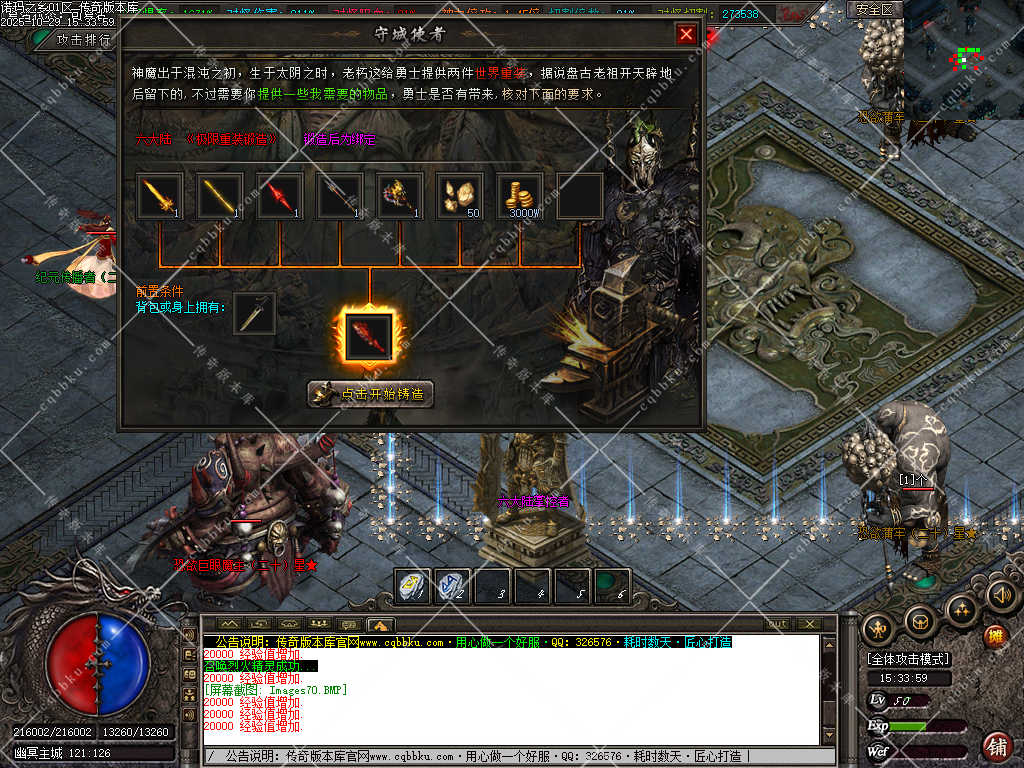
Task: Switch the 全体攻击模式 attack mode
Action: pyautogui.click(x=909, y=659)
